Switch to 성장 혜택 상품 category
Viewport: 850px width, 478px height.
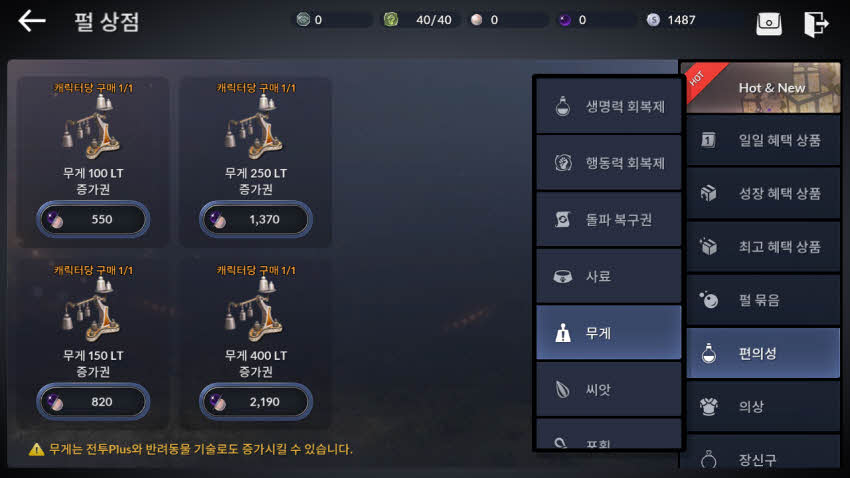(x=763, y=193)
